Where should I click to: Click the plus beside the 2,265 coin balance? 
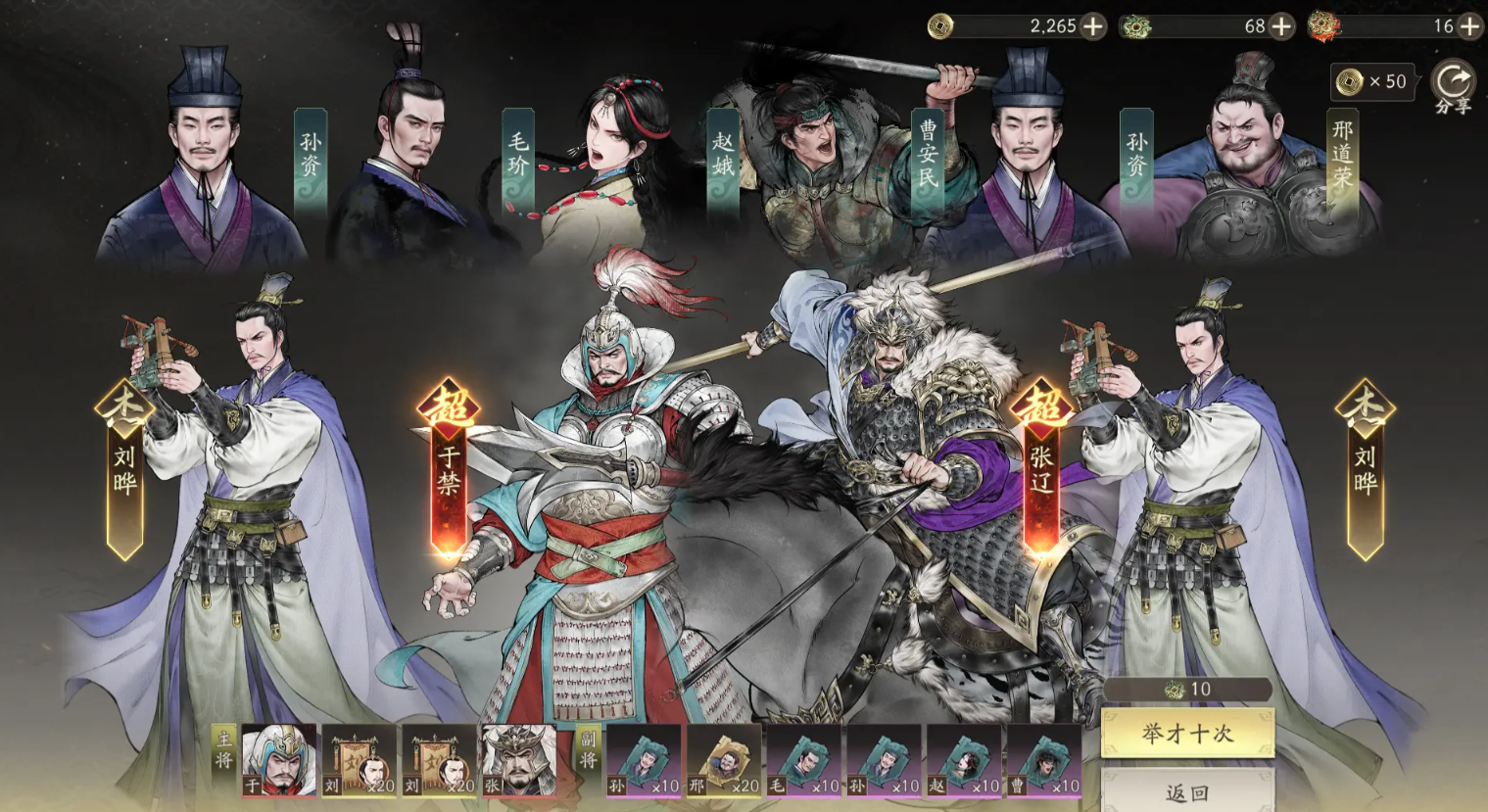1094,27
